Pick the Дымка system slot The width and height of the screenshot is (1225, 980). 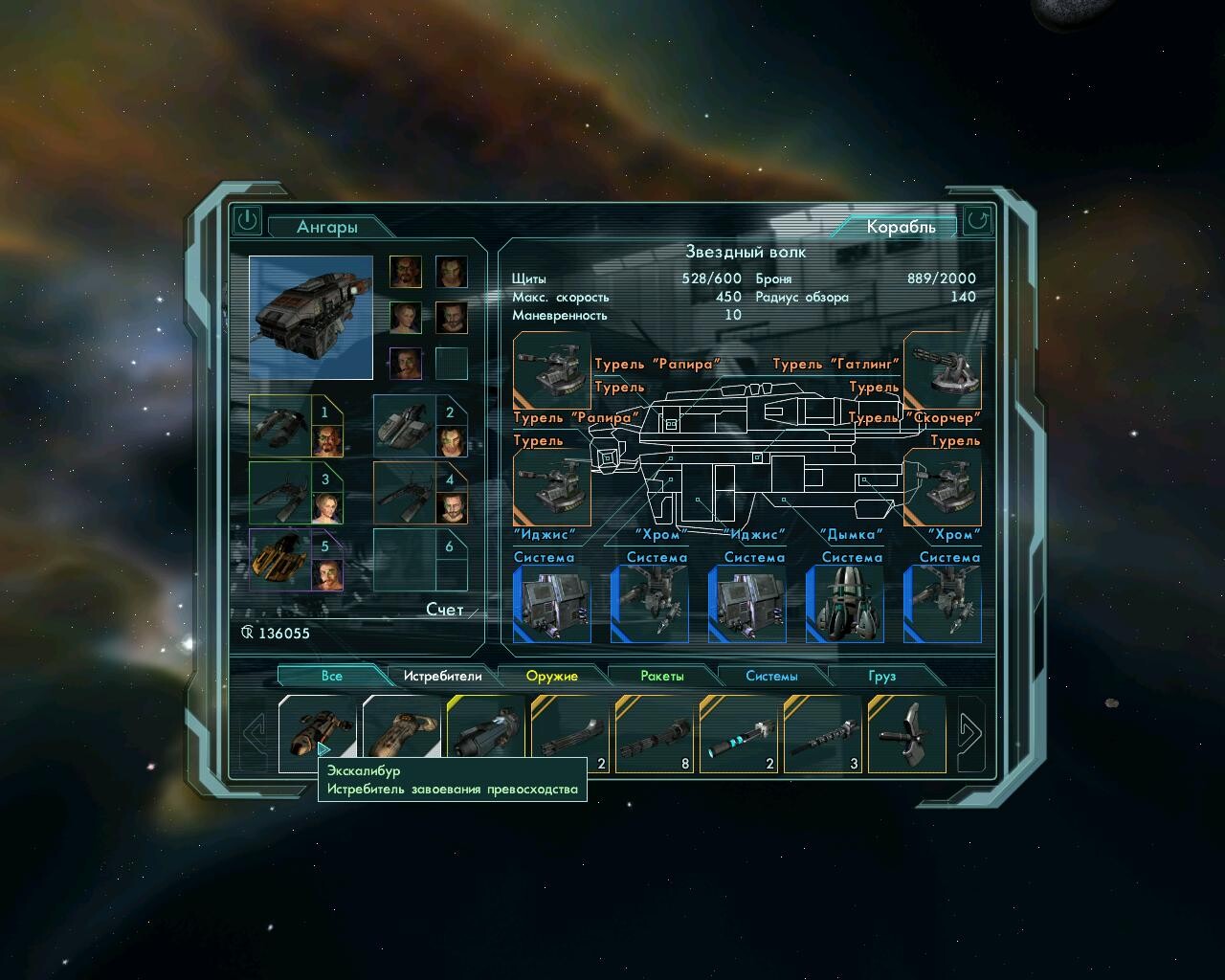click(x=844, y=604)
